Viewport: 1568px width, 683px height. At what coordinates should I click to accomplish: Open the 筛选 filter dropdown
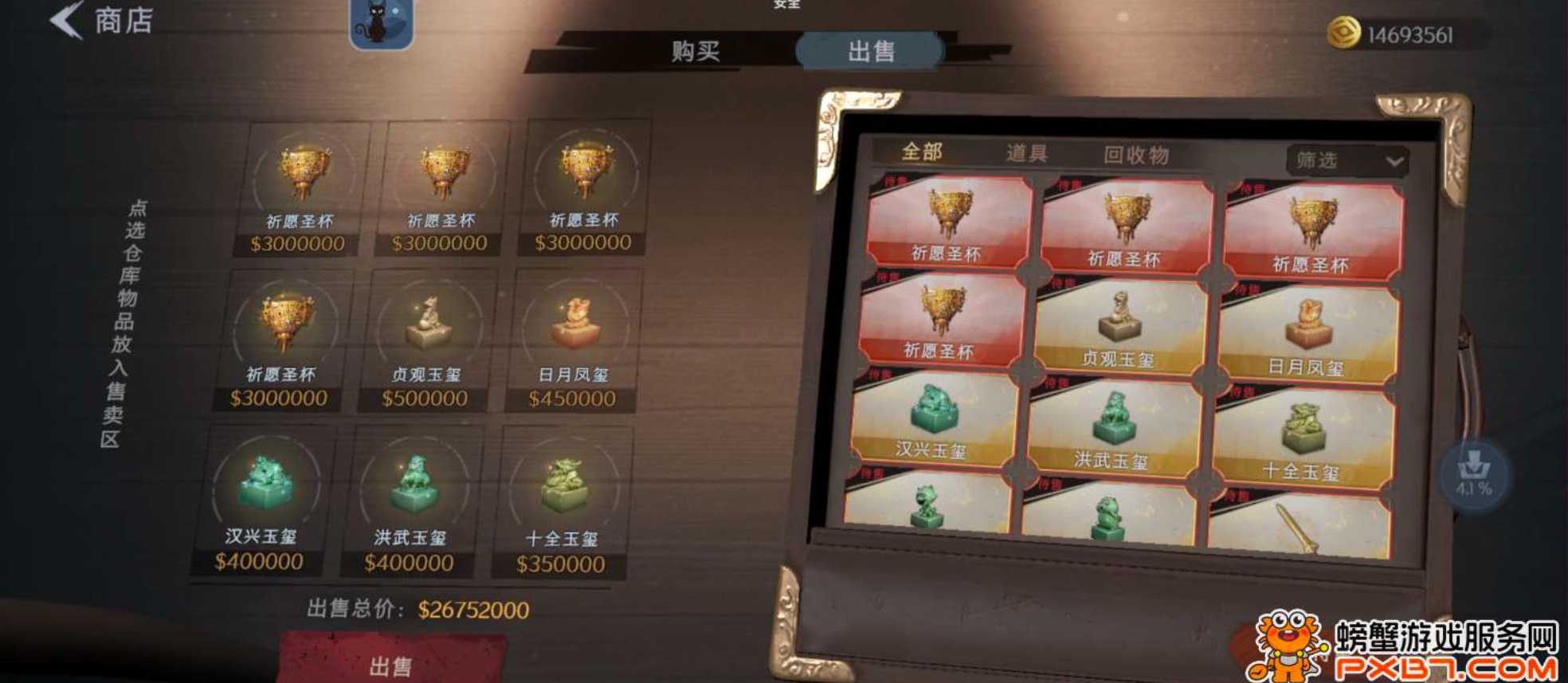[x=1348, y=159]
